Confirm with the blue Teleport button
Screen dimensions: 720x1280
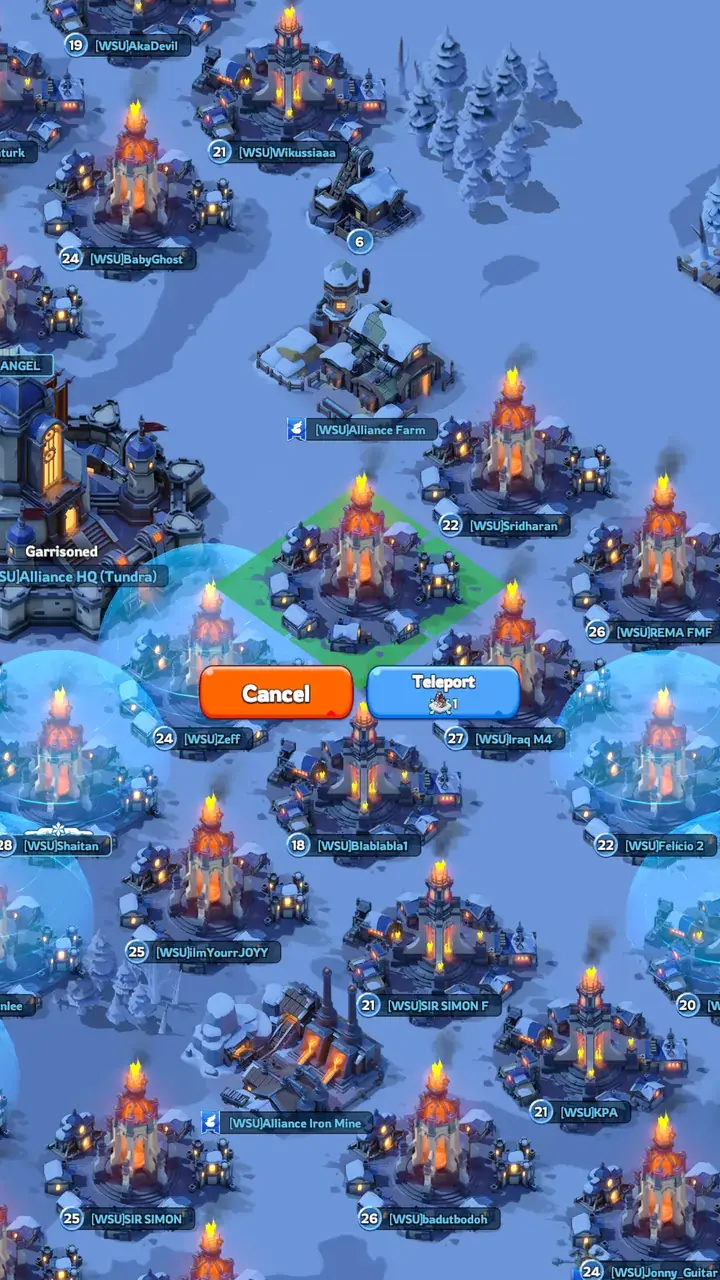click(443, 692)
